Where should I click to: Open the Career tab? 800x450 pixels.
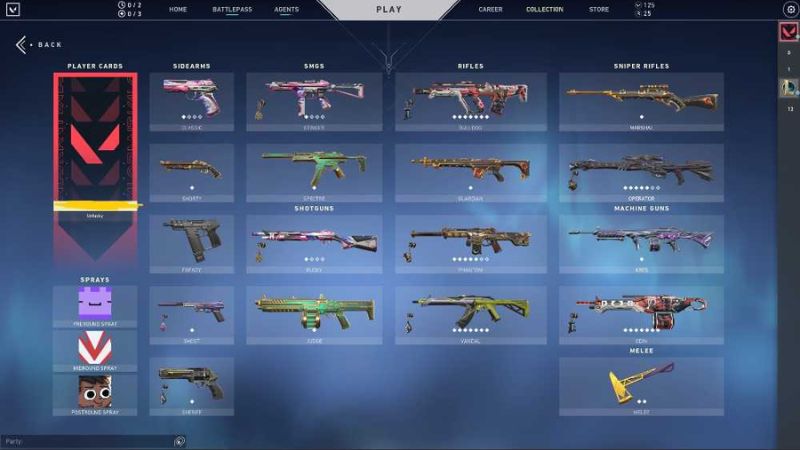point(490,10)
